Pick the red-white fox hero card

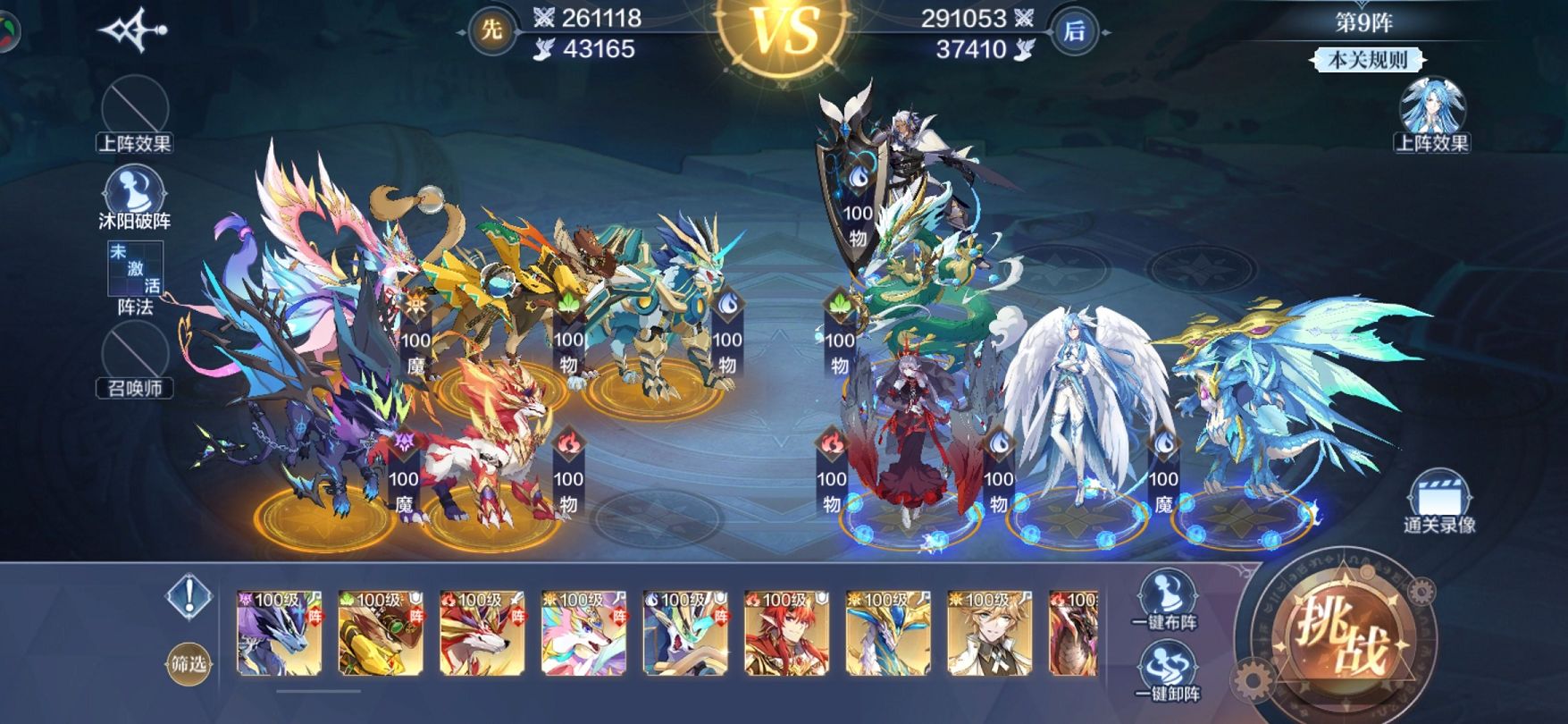click(482, 633)
